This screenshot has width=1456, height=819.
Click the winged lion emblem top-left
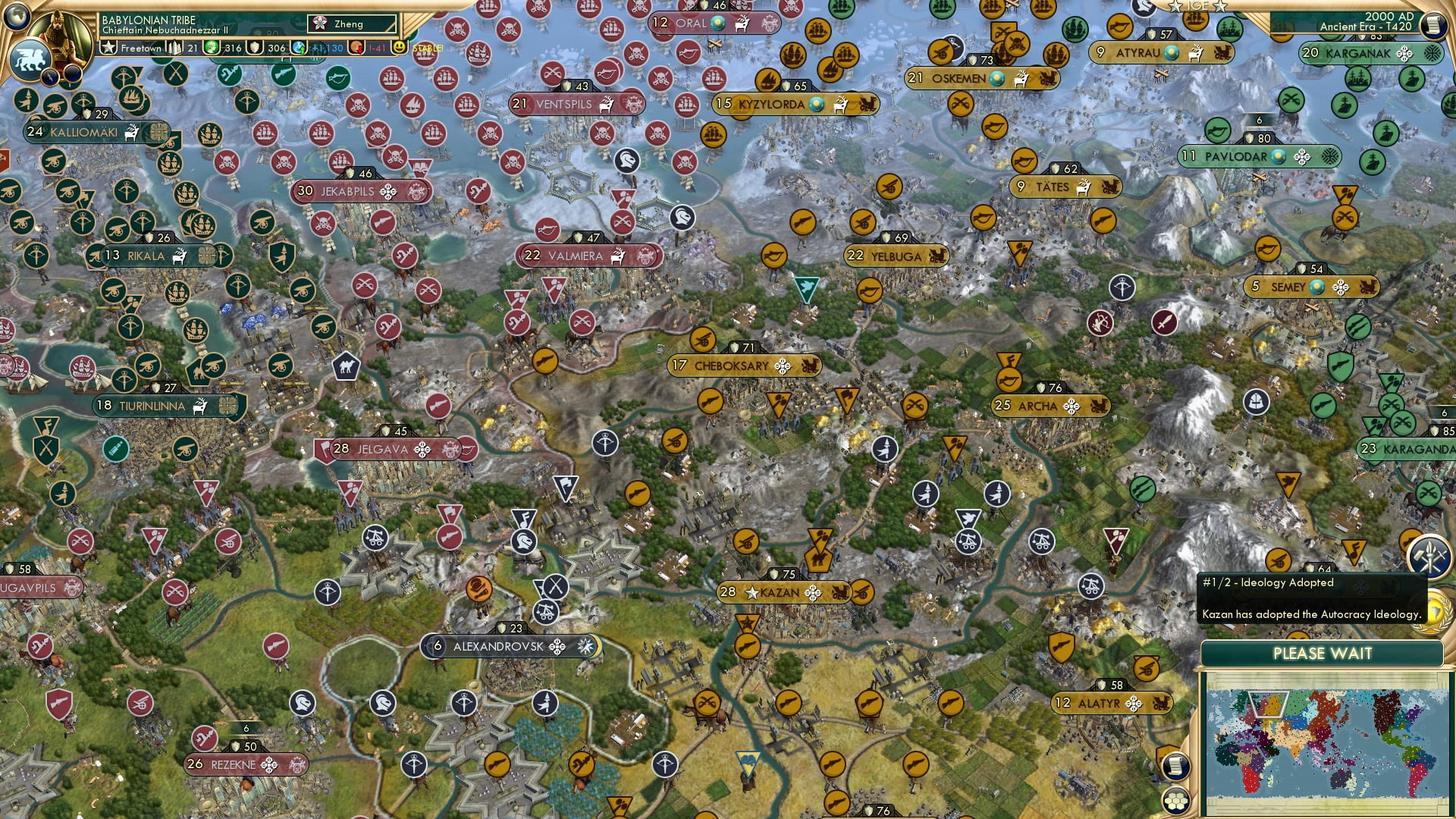point(30,59)
